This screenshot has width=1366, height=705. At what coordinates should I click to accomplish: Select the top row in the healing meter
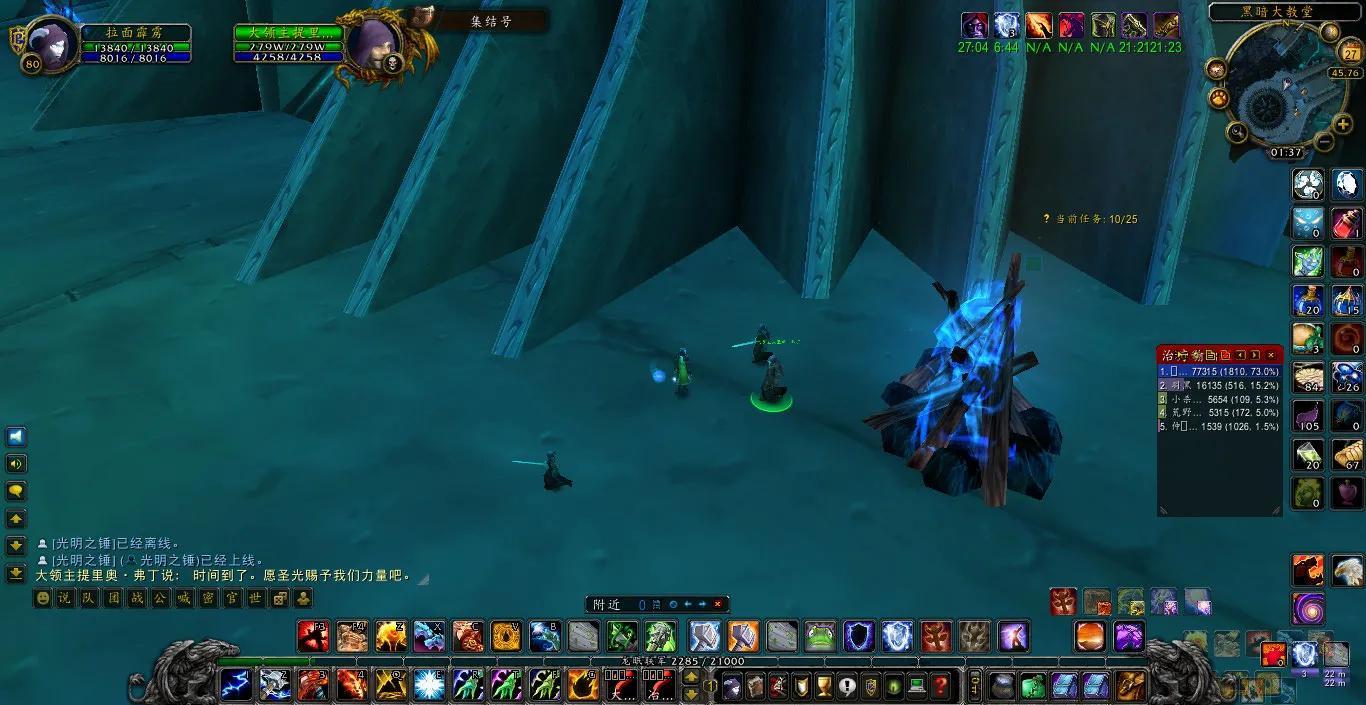[x=1220, y=371]
